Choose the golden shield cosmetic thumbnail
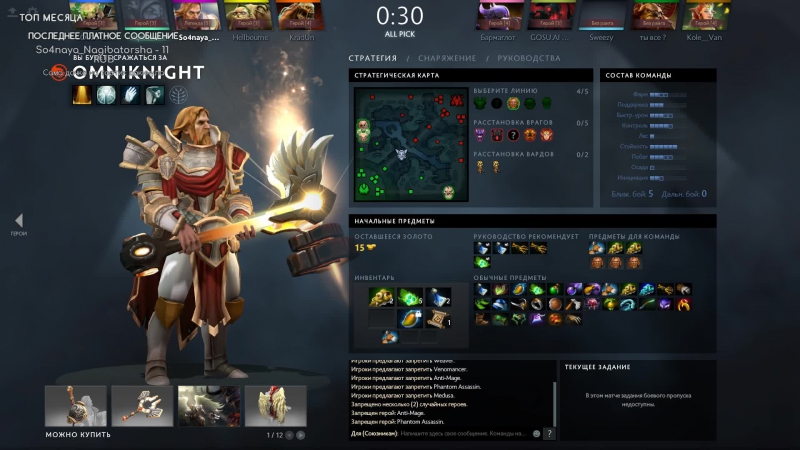The width and height of the screenshot is (800, 450). pos(275,406)
